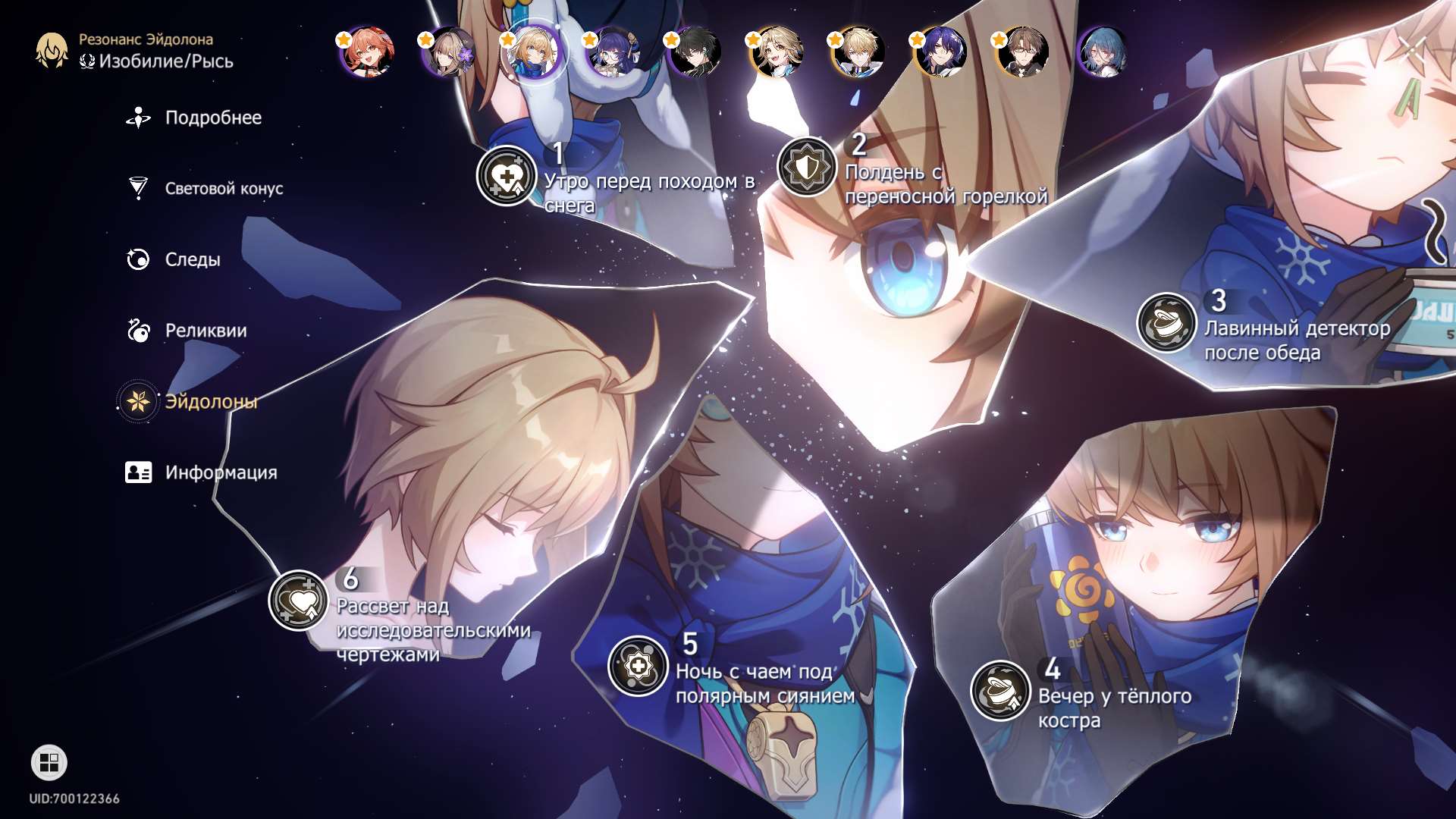The width and height of the screenshot is (1456, 819).
Task: Pick the brown-haired man with glasses portrait
Action: (x=1022, y=52)
